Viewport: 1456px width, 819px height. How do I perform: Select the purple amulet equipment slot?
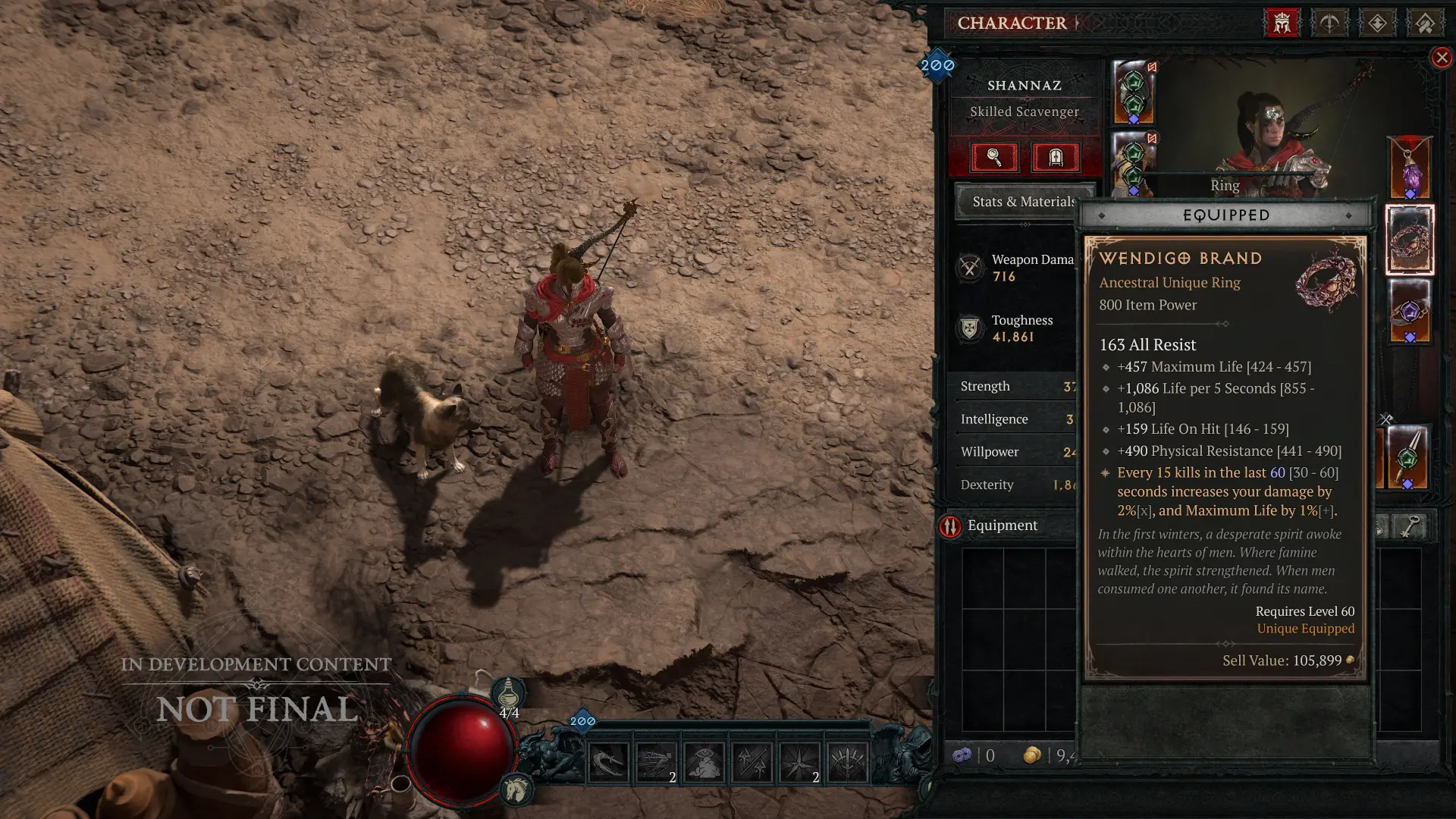1409,168
